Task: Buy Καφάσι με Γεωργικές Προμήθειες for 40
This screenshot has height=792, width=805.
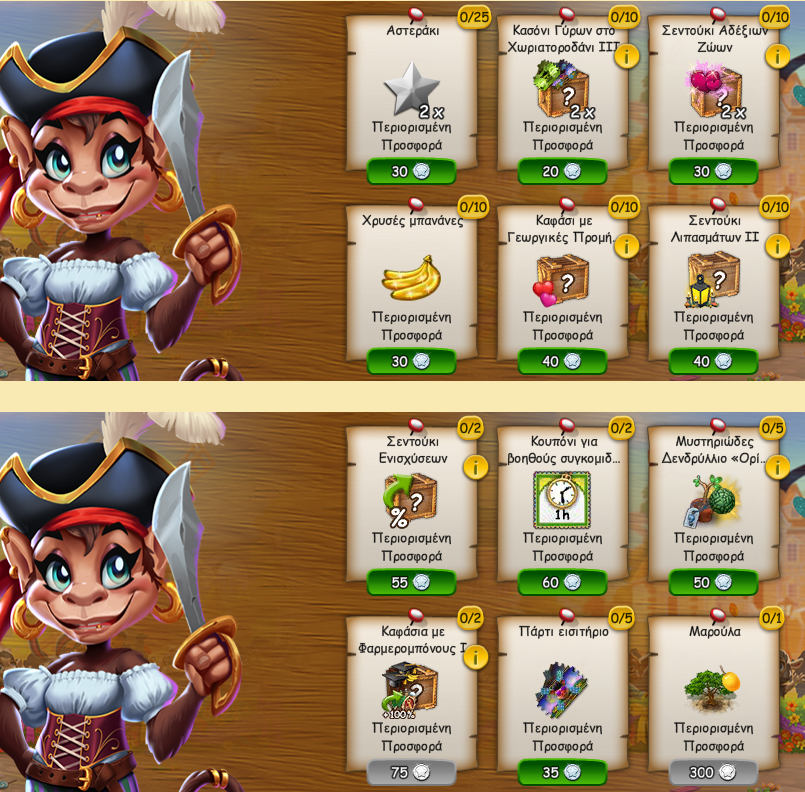Action: (562, 362)
